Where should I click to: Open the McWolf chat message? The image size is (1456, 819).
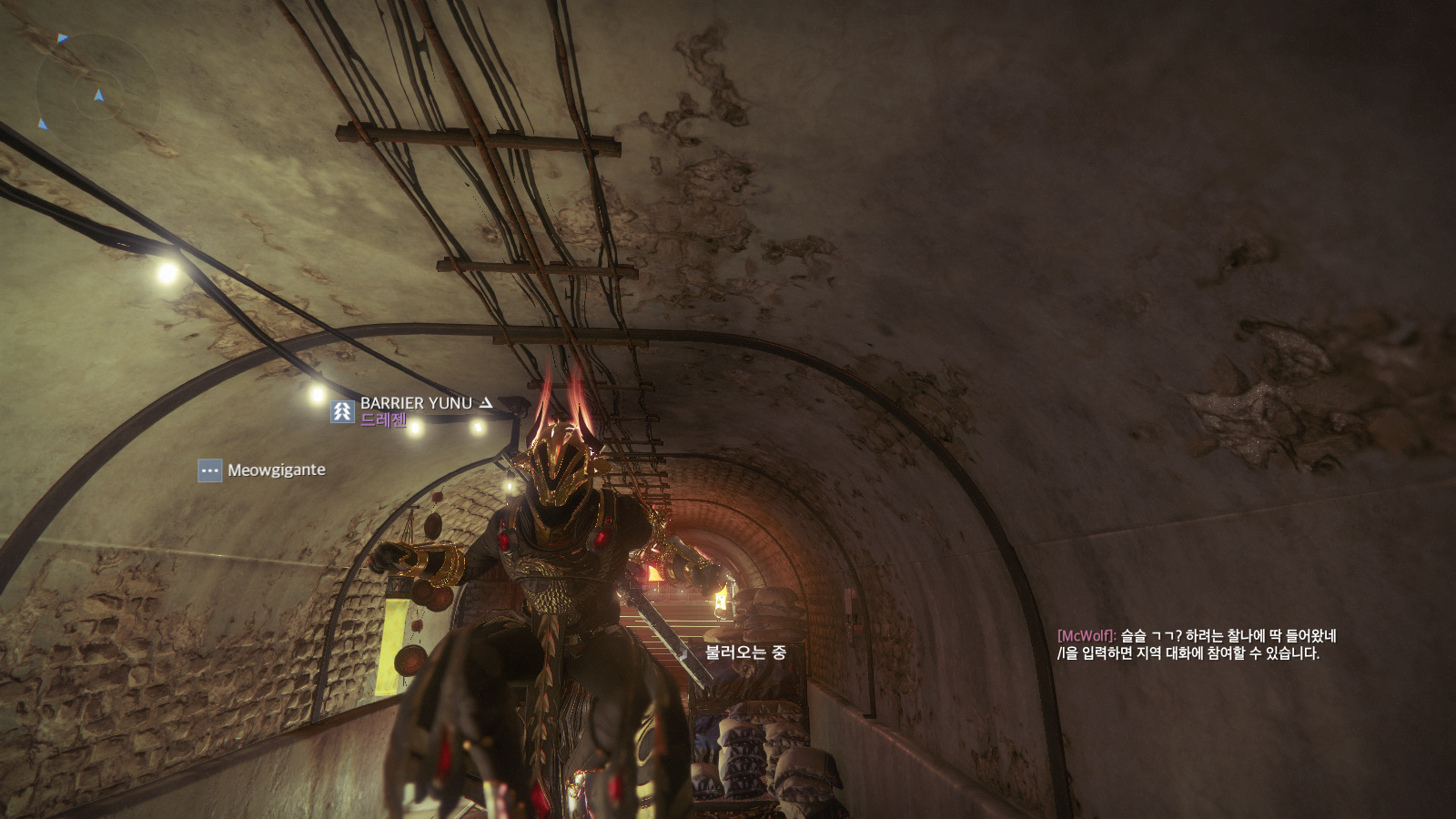[x=1196, y=636]
